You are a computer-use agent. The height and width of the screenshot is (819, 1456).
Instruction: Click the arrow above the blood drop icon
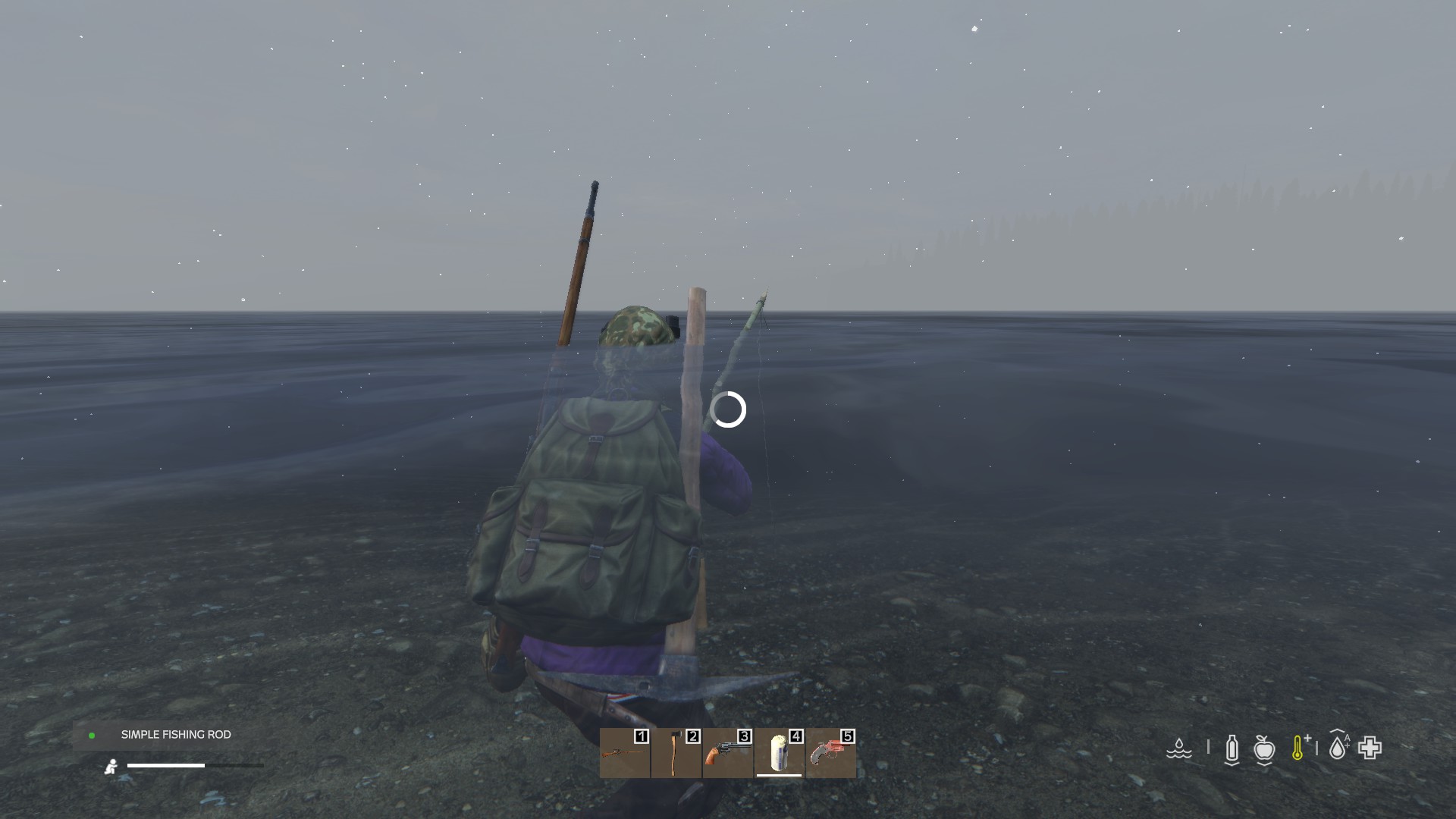coord(1337,730)
